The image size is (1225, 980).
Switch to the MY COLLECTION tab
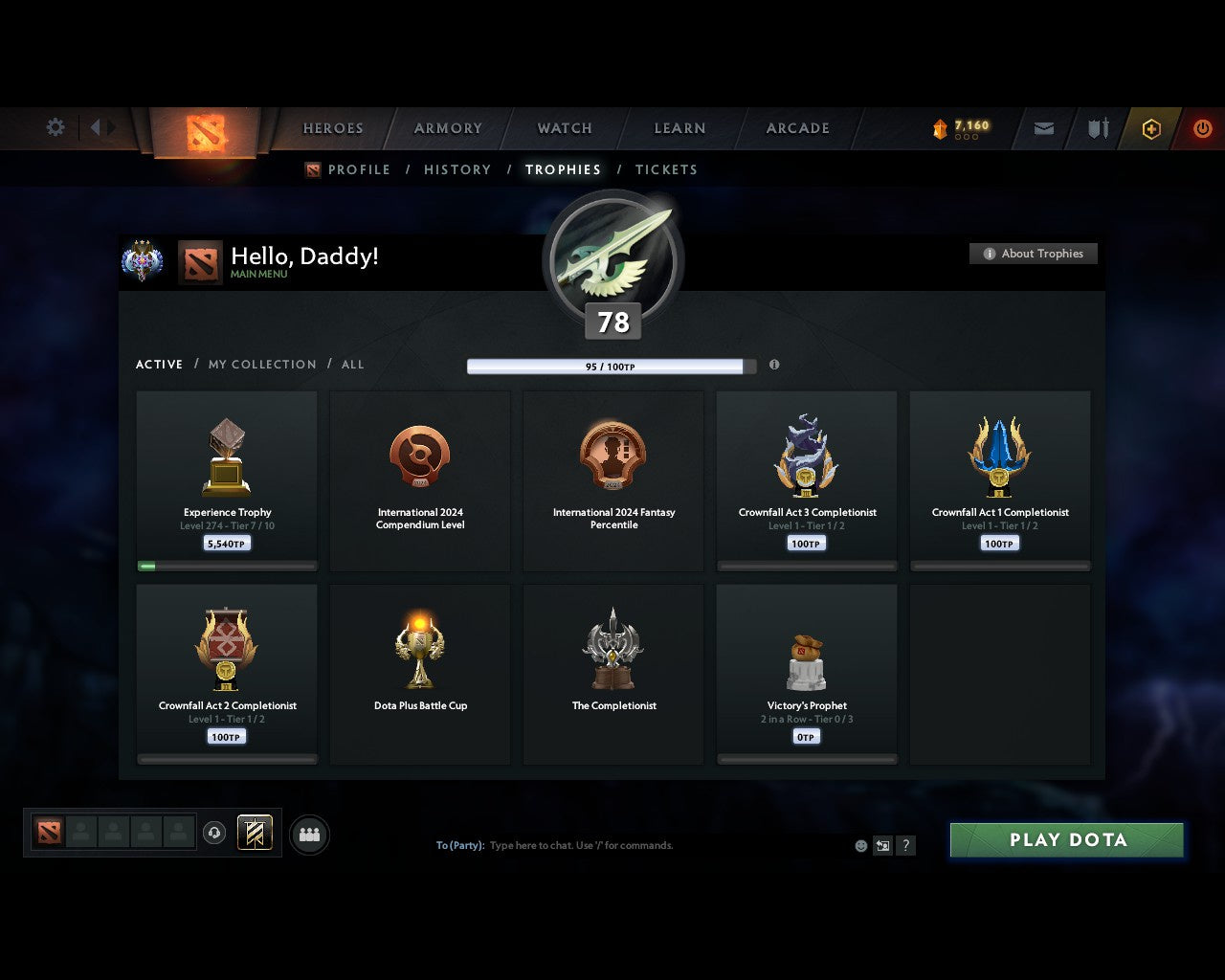click(x=261, y=365)
